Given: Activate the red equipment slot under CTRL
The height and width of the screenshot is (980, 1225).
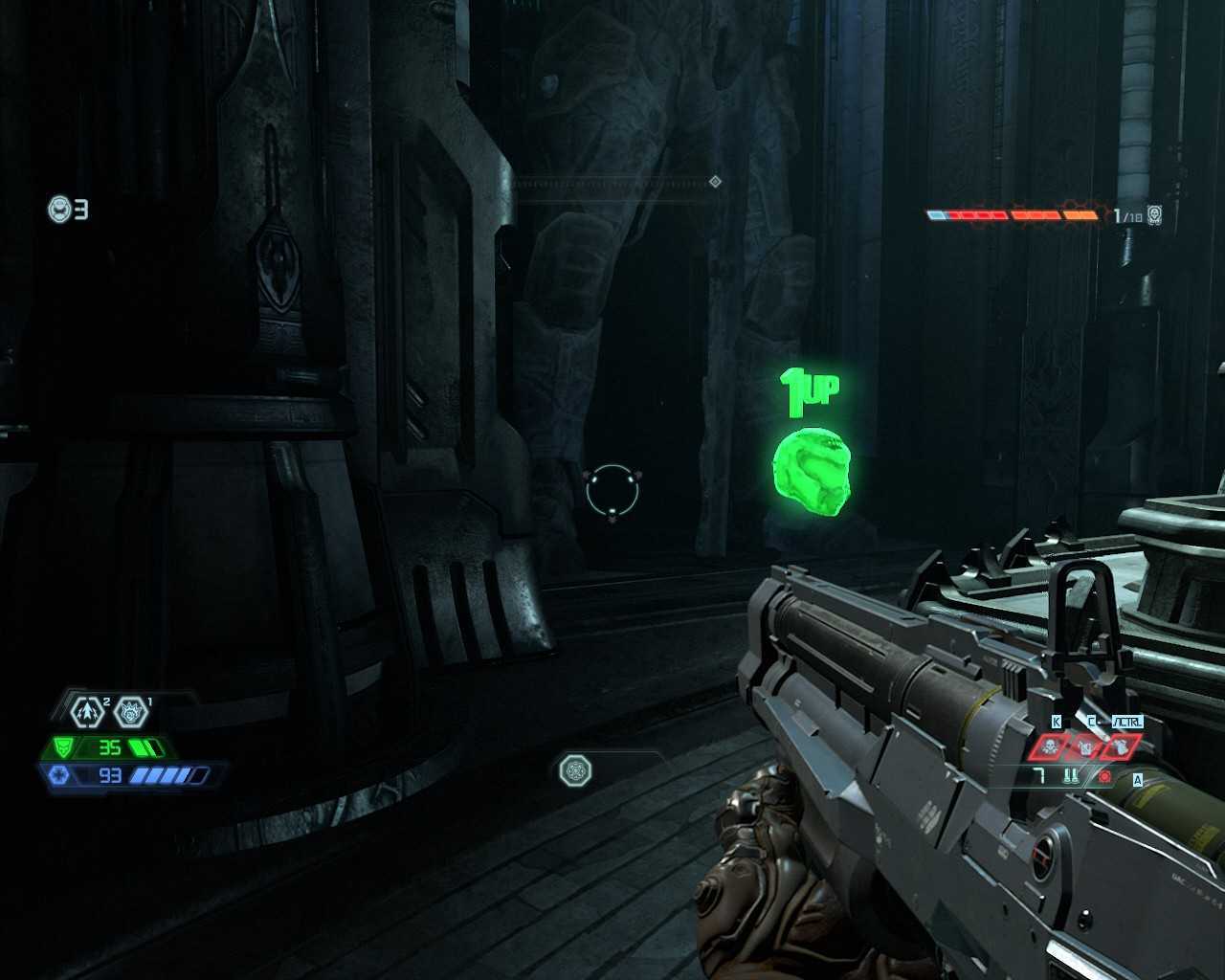Looking at the screenshot, I should coord(1120,746).
